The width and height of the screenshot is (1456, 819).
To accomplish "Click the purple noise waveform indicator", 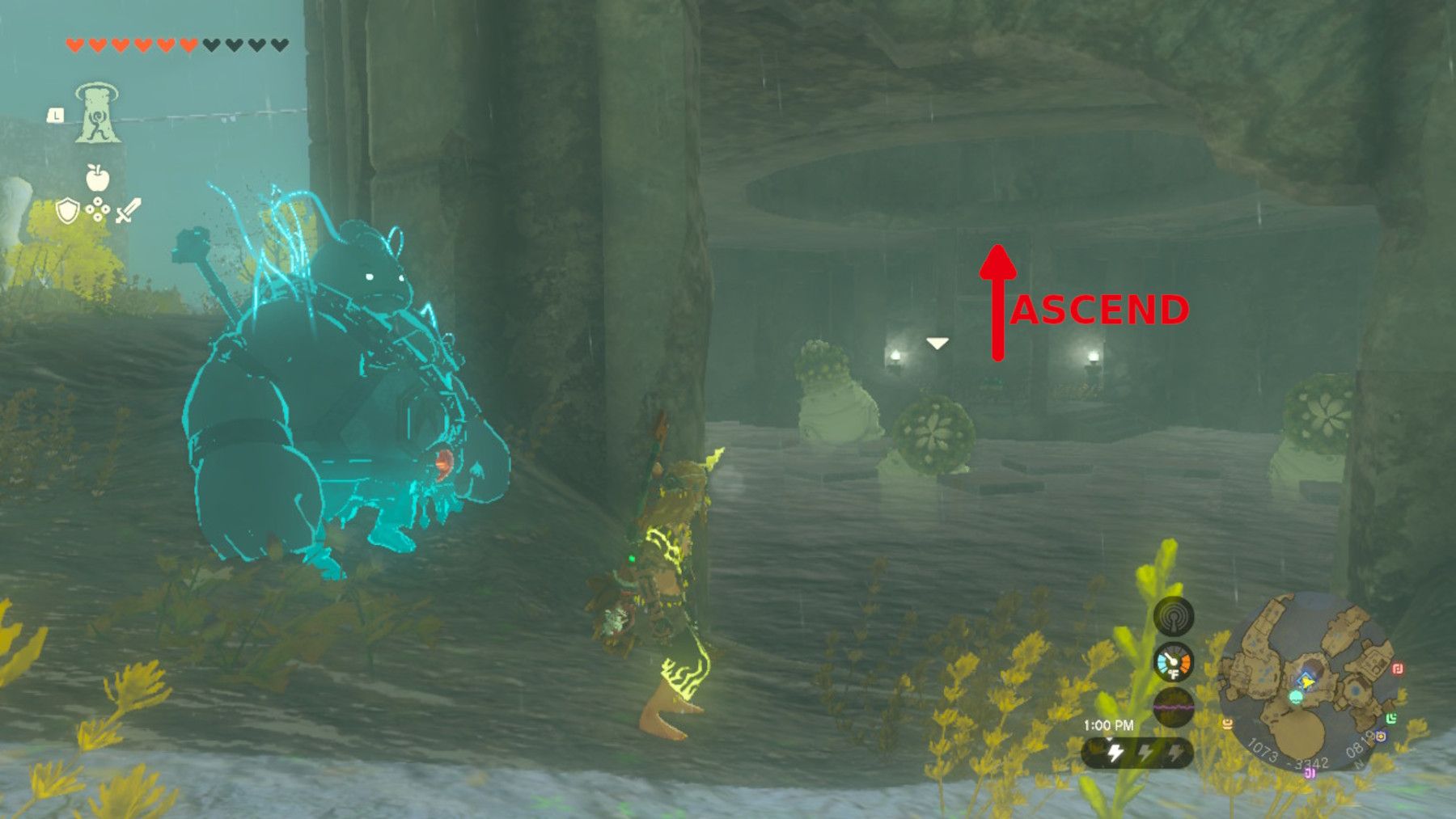I will pyautogui.click(x=1174, y=706).
